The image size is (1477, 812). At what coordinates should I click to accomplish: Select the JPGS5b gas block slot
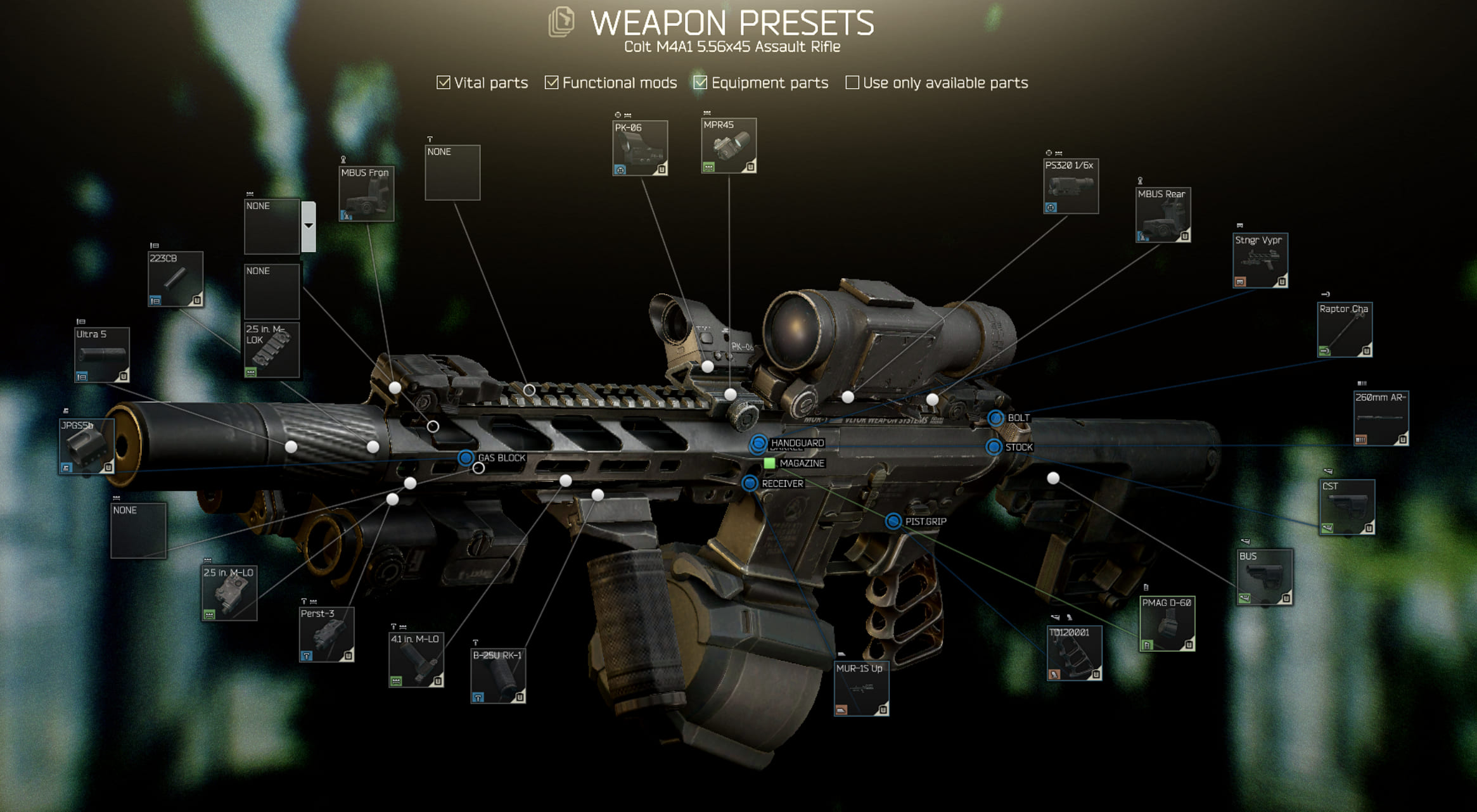pyautogui.click(x=87, y=446)
